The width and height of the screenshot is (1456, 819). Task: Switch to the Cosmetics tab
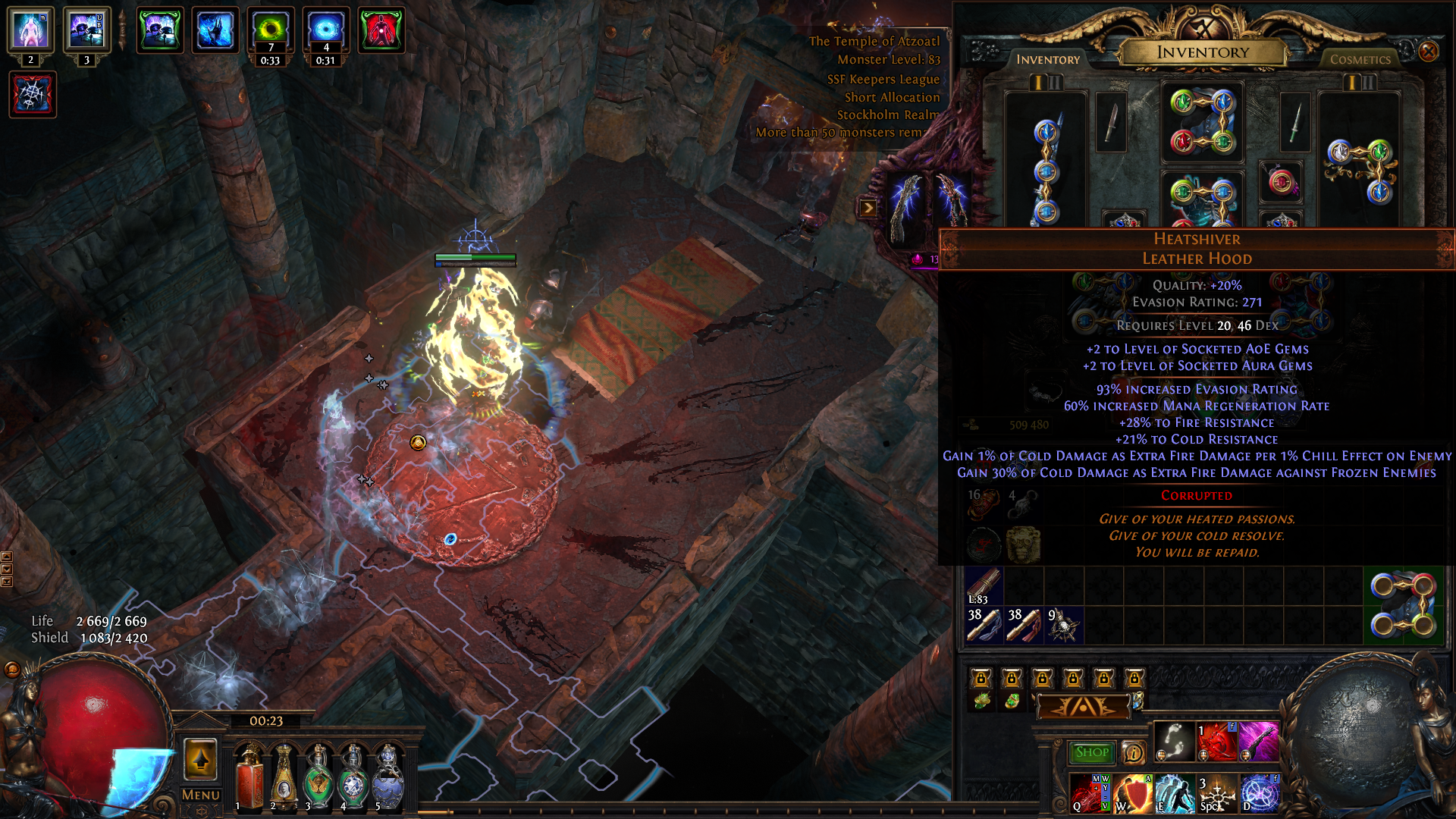point(1360,59)
